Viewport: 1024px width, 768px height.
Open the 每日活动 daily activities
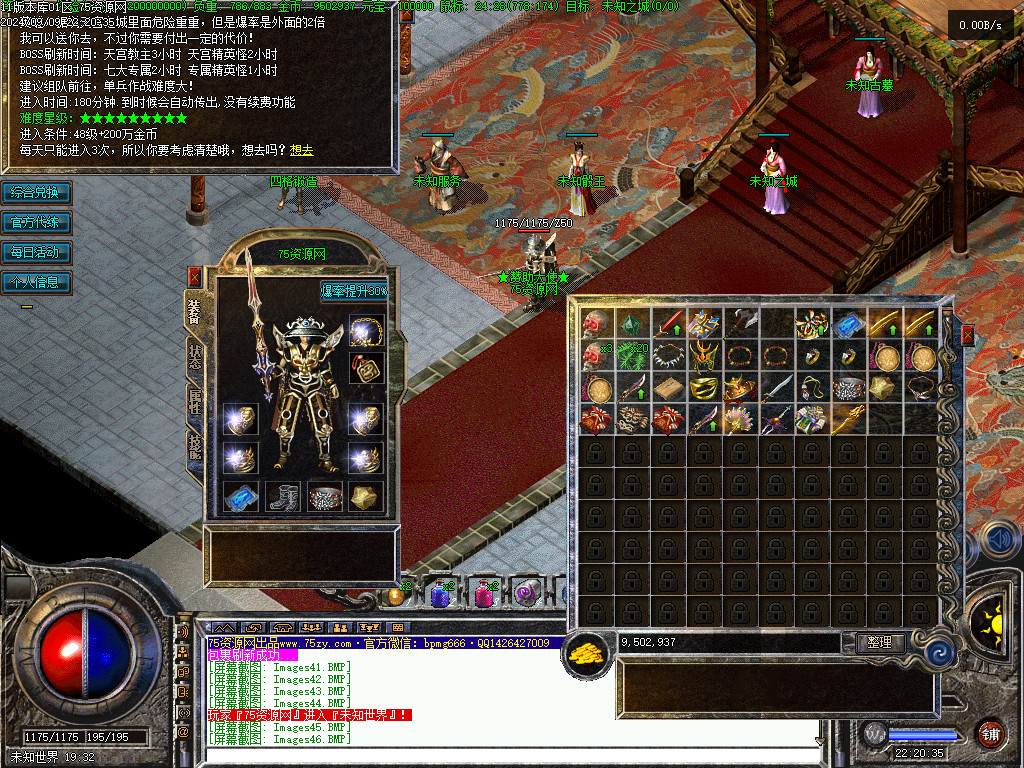click(36, 252)
